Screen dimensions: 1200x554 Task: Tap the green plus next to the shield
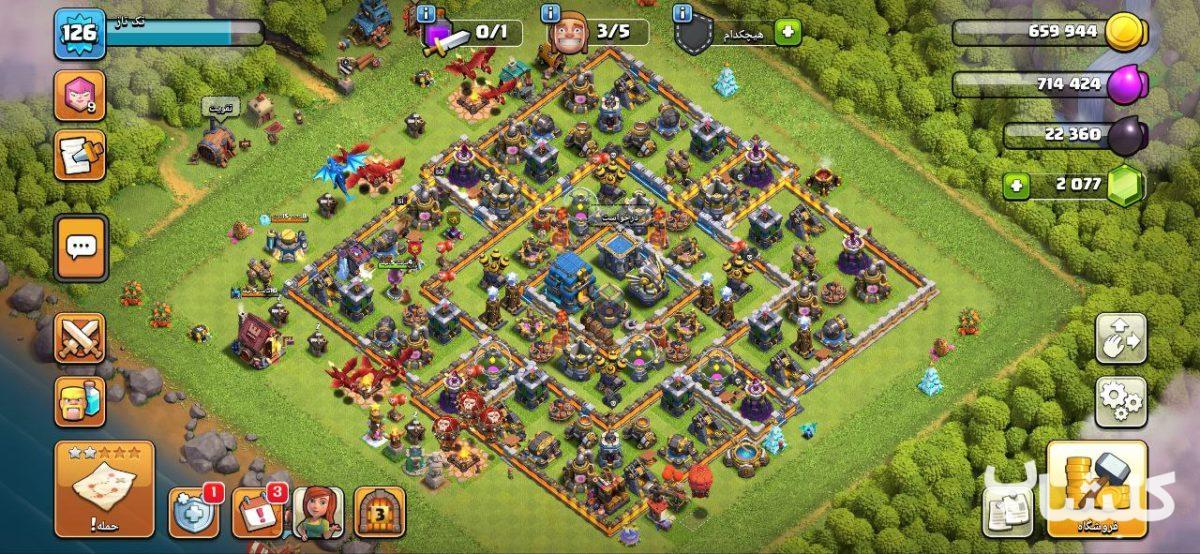(788, 32)
